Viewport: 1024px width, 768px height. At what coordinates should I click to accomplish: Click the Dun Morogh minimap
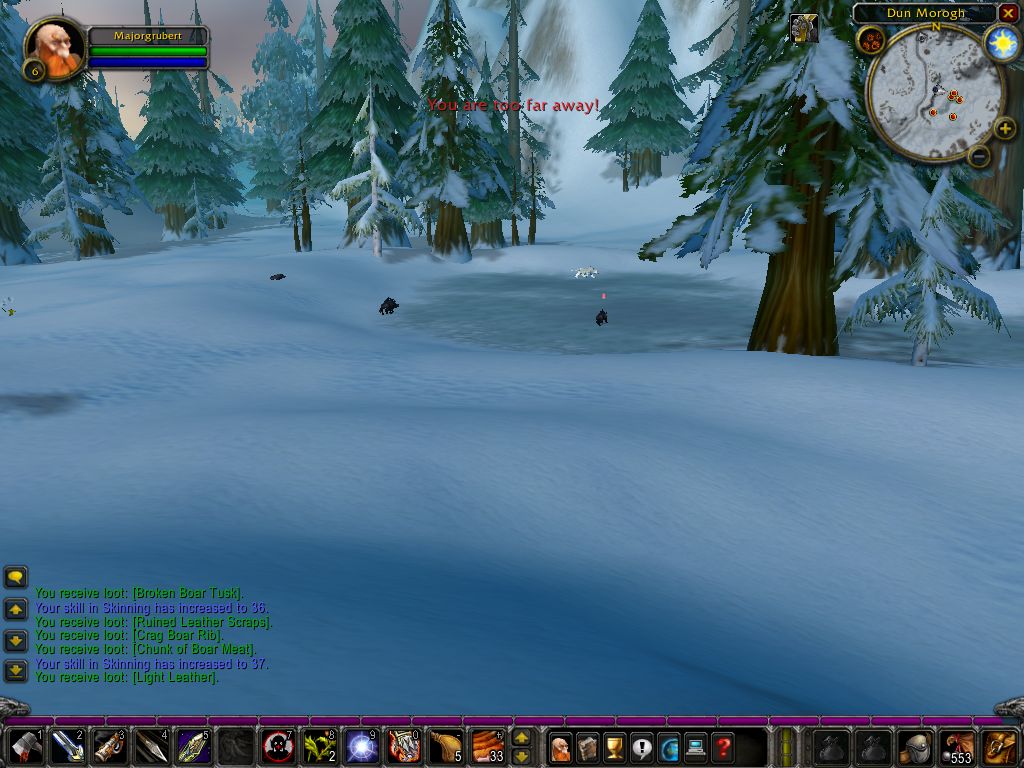tap(935, 92)
